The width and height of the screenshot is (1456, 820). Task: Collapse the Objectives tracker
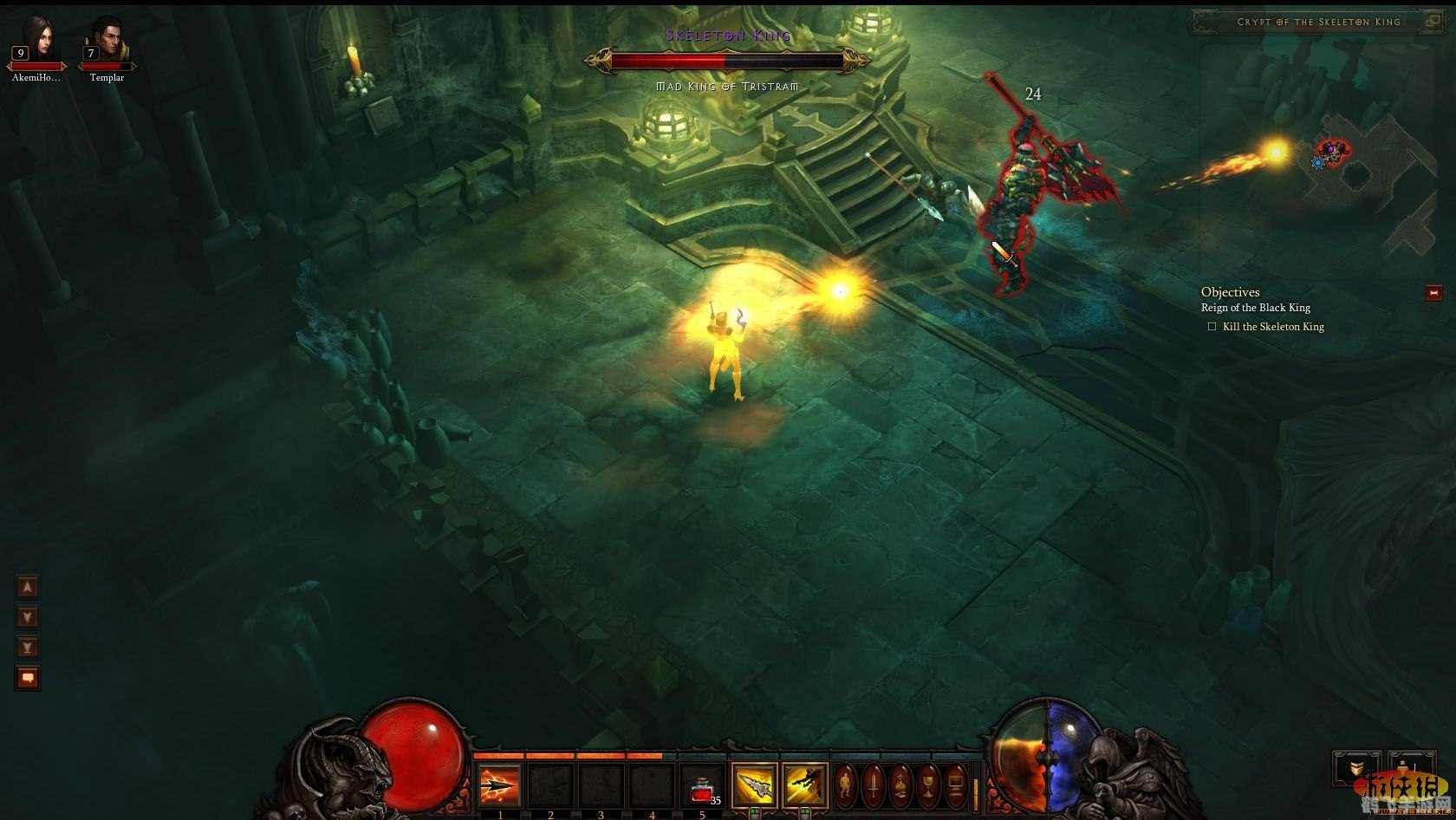tap(1433, 293)
